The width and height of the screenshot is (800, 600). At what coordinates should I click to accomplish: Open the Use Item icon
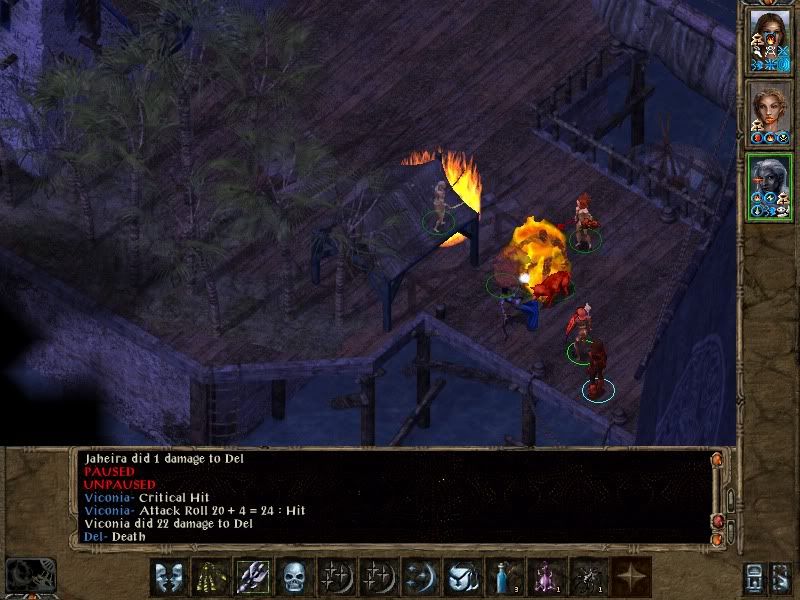click(461, 577)
